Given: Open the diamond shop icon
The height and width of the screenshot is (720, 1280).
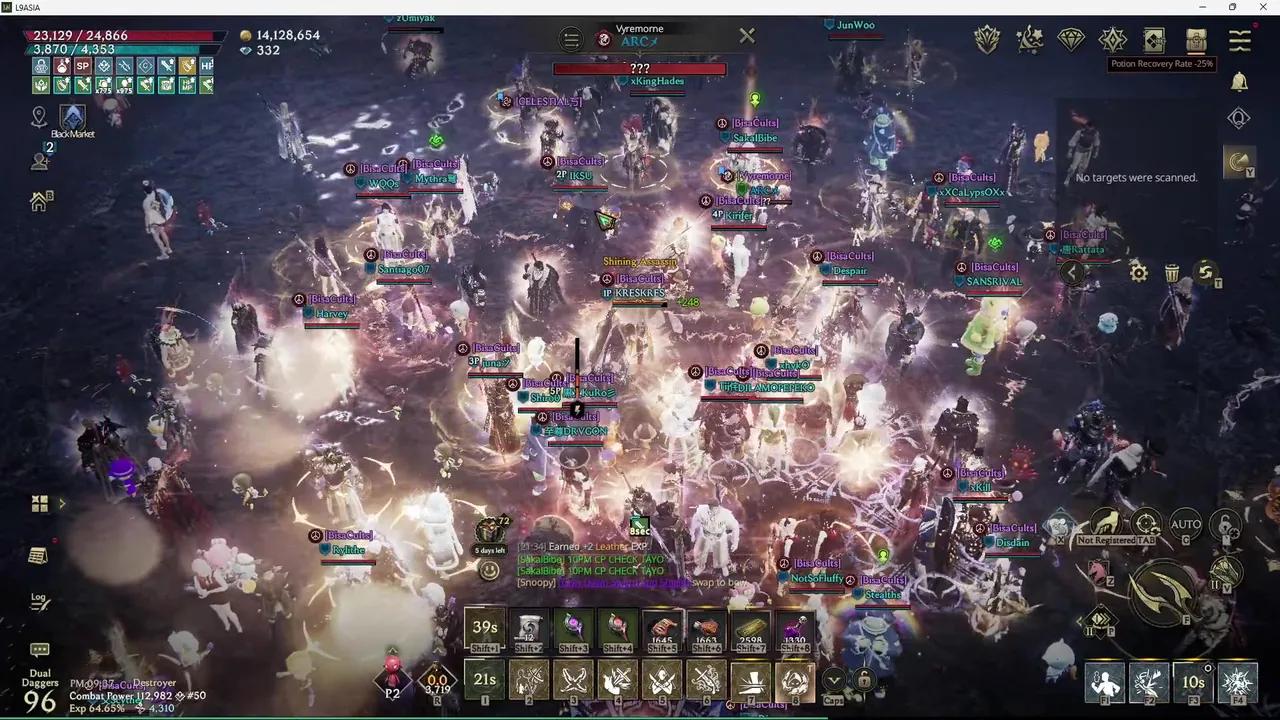Looking at the screenshot, I should [1071, 40].
